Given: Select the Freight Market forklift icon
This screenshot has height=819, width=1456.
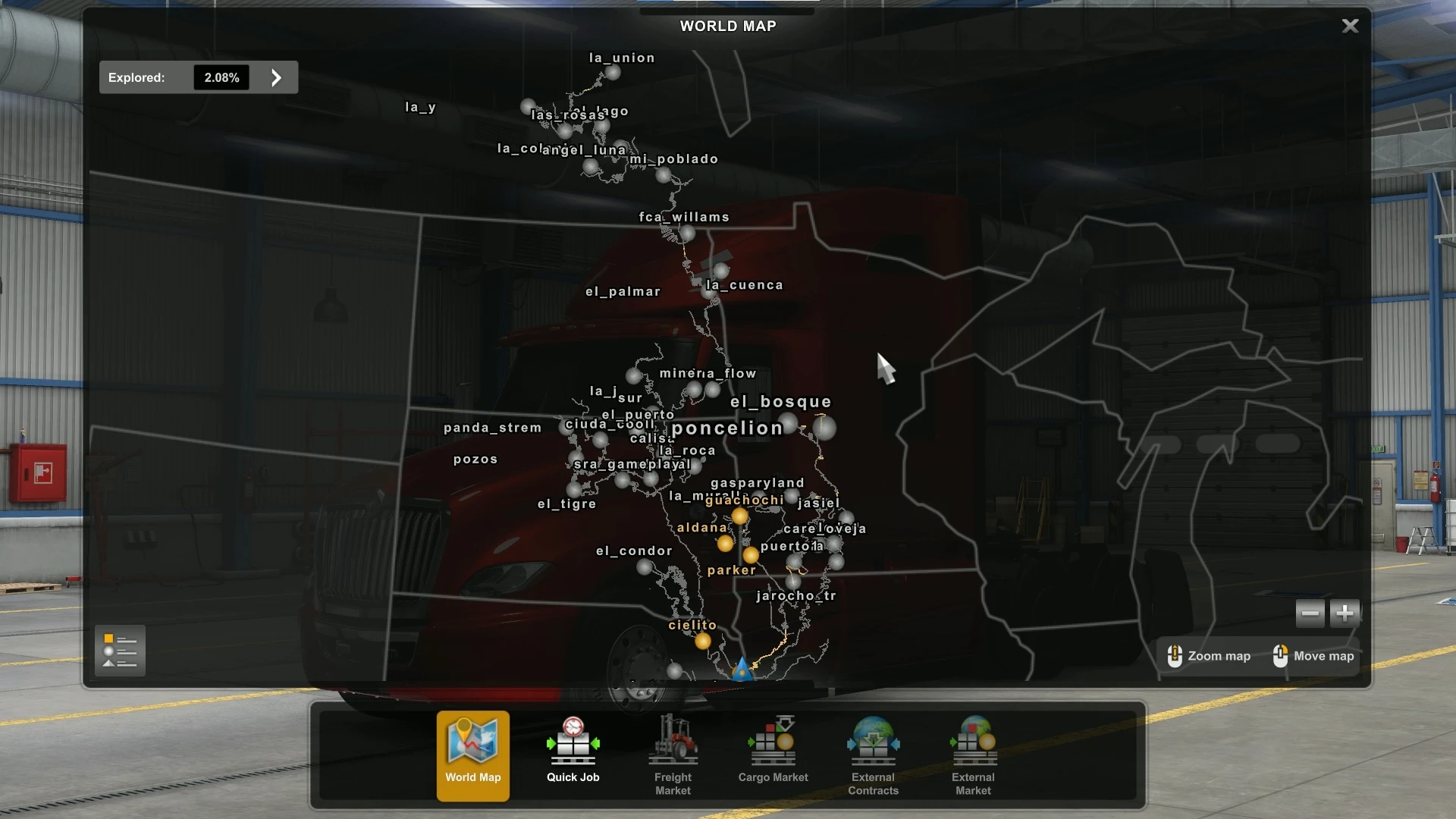Looking at the screenshot, I should click(x=672, y=739).
